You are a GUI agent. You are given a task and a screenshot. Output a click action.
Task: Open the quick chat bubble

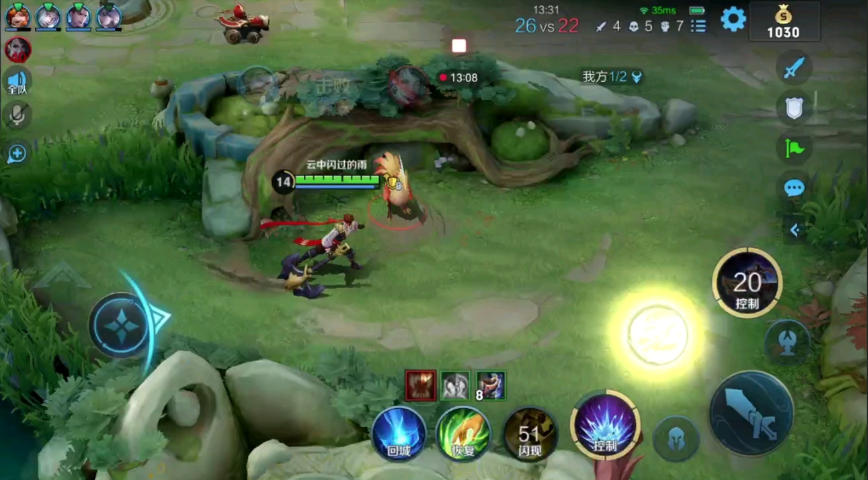[x=794, y=188]
